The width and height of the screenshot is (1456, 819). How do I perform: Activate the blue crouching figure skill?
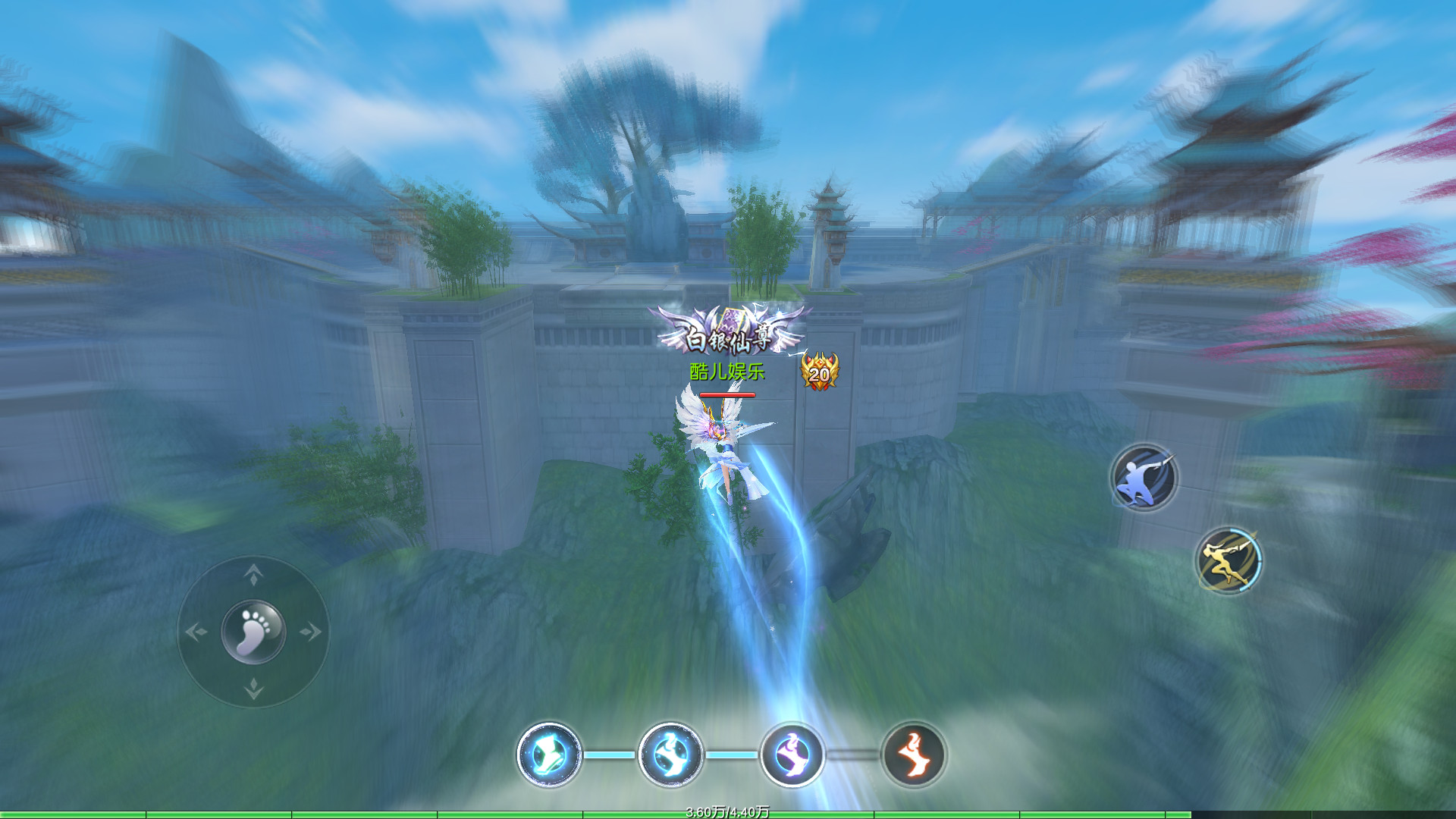click(x=1144, y=478)
